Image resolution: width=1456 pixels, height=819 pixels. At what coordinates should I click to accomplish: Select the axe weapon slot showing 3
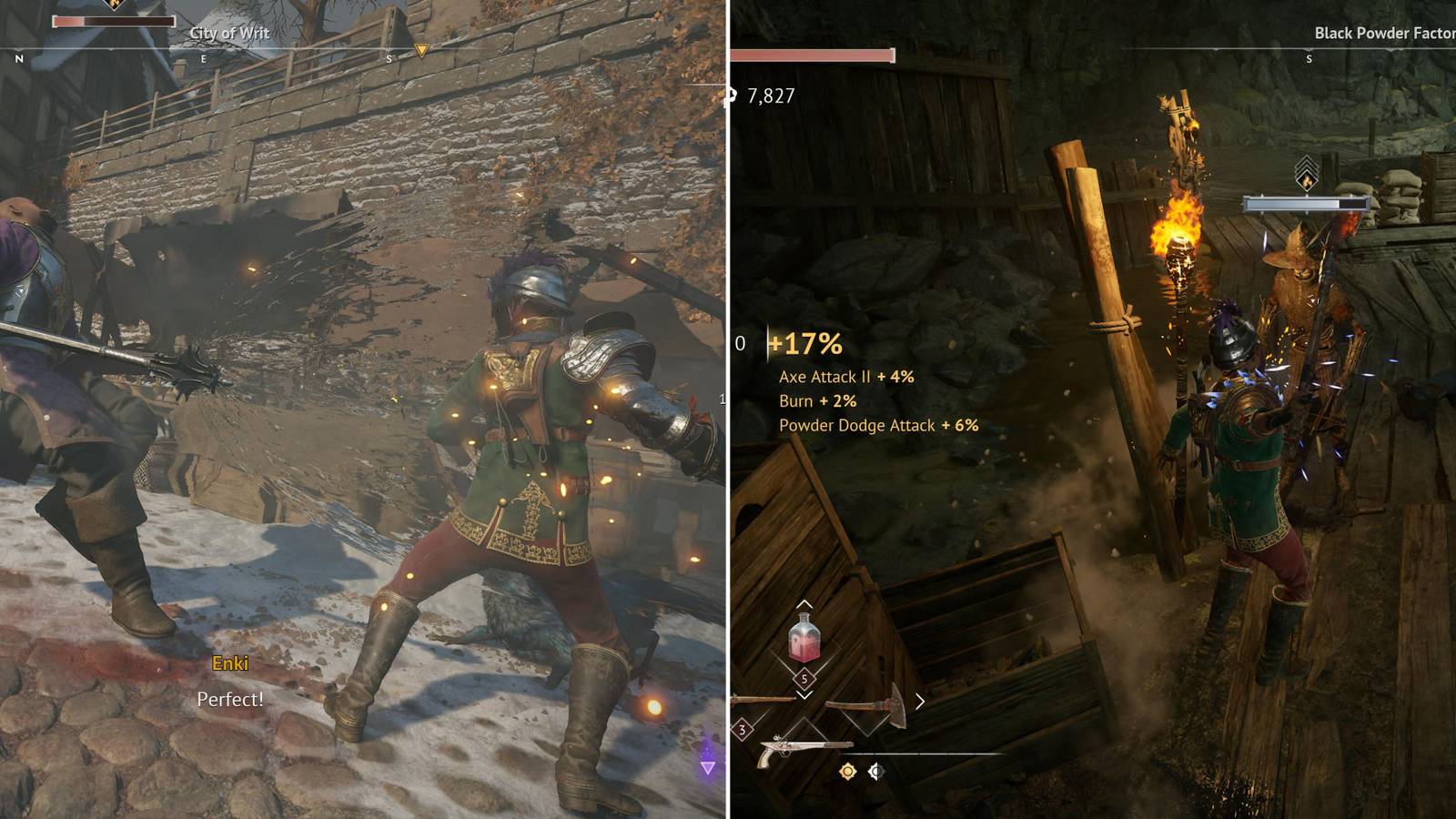pos(743,729)
